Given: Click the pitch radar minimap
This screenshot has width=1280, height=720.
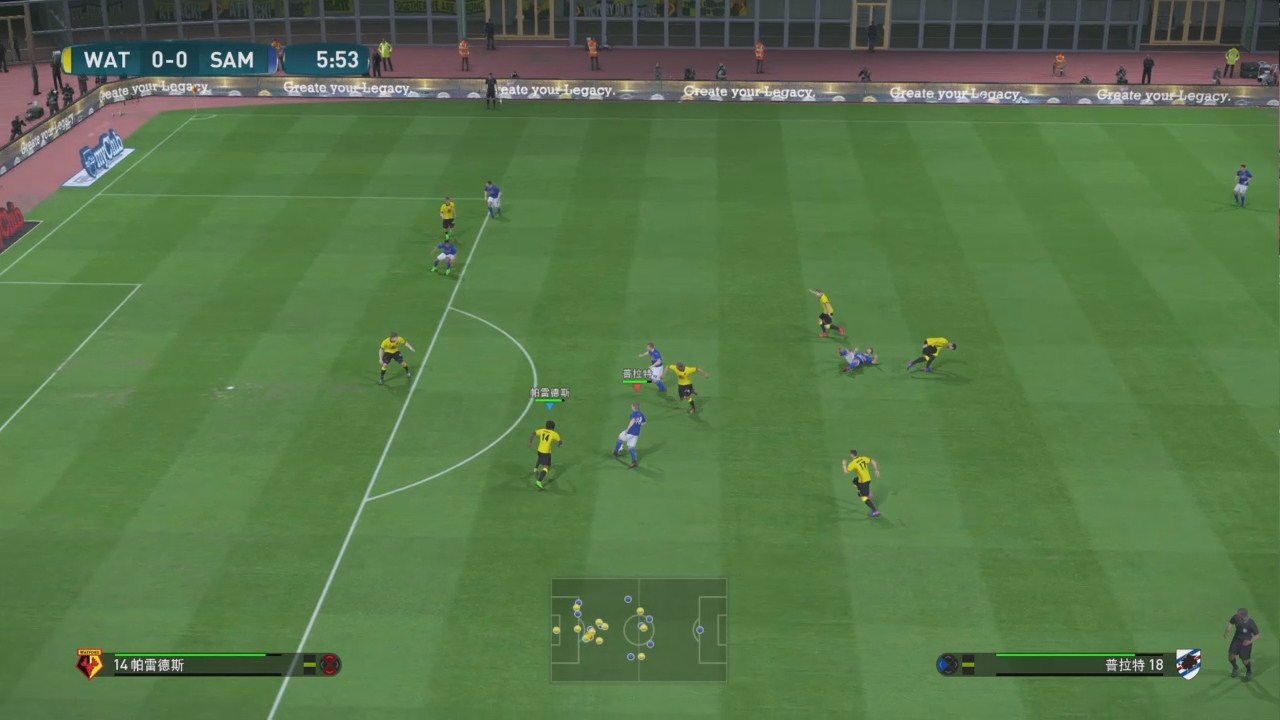Looking at the screenshot, I should click(x=639, y=630).
